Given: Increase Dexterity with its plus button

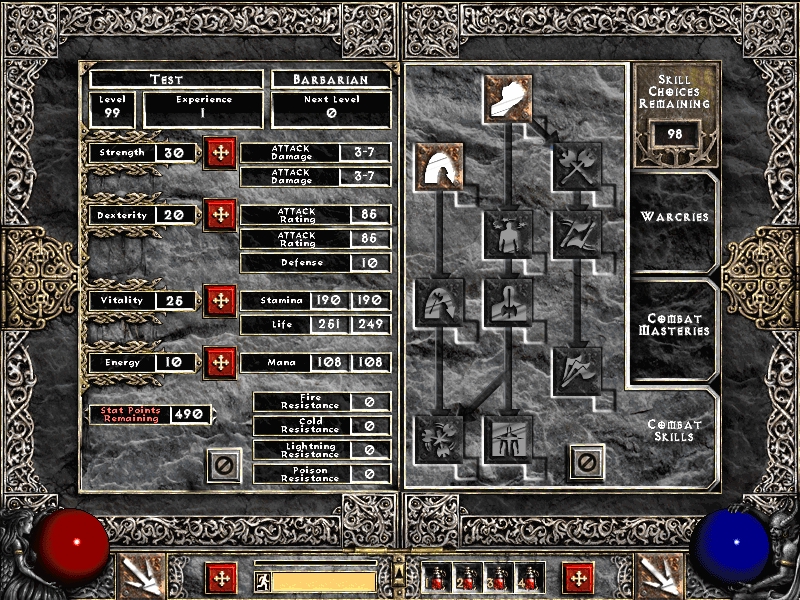Looking at the screenshot, I should (219, 215).
